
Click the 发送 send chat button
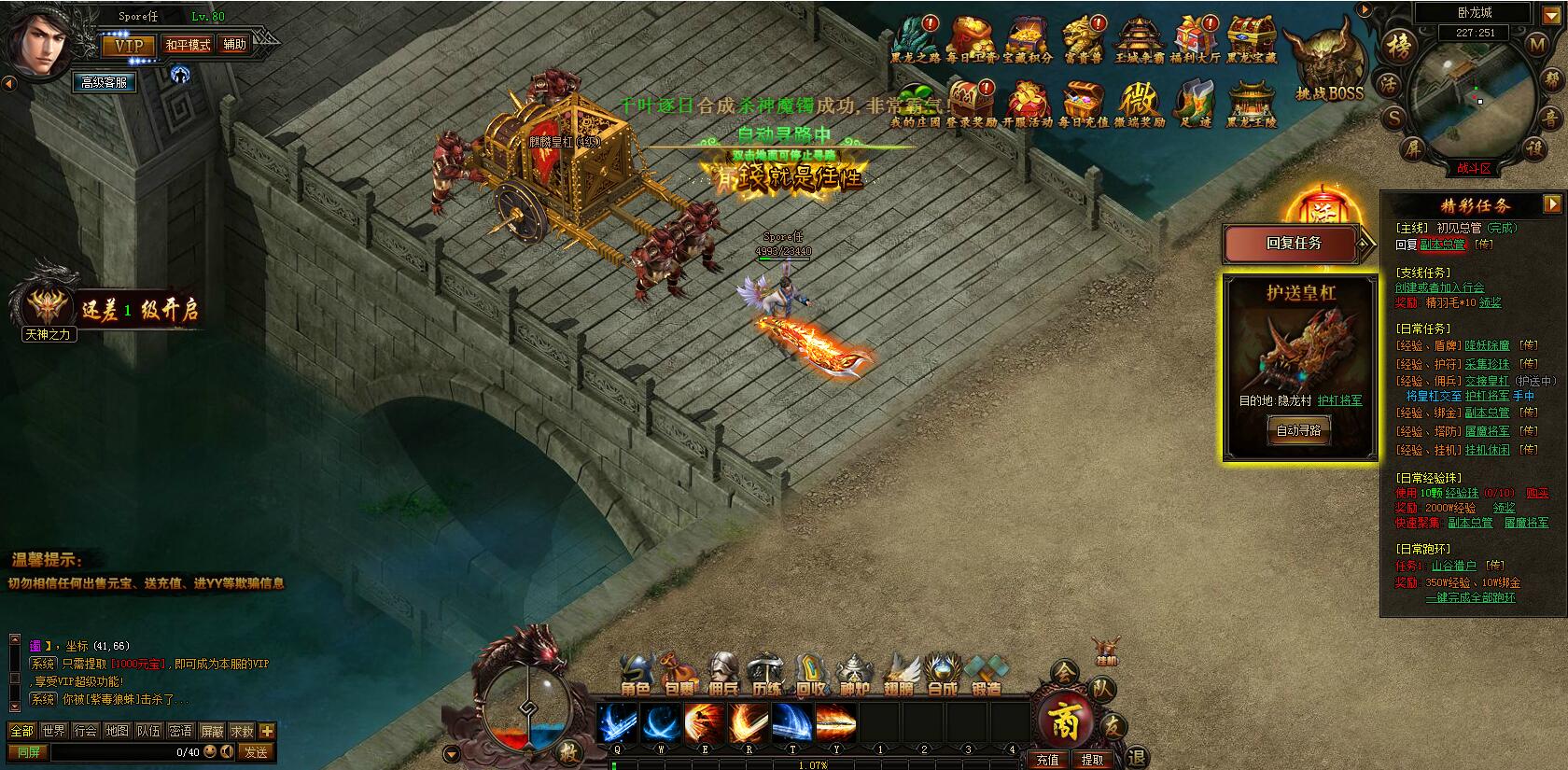point(255,752)
